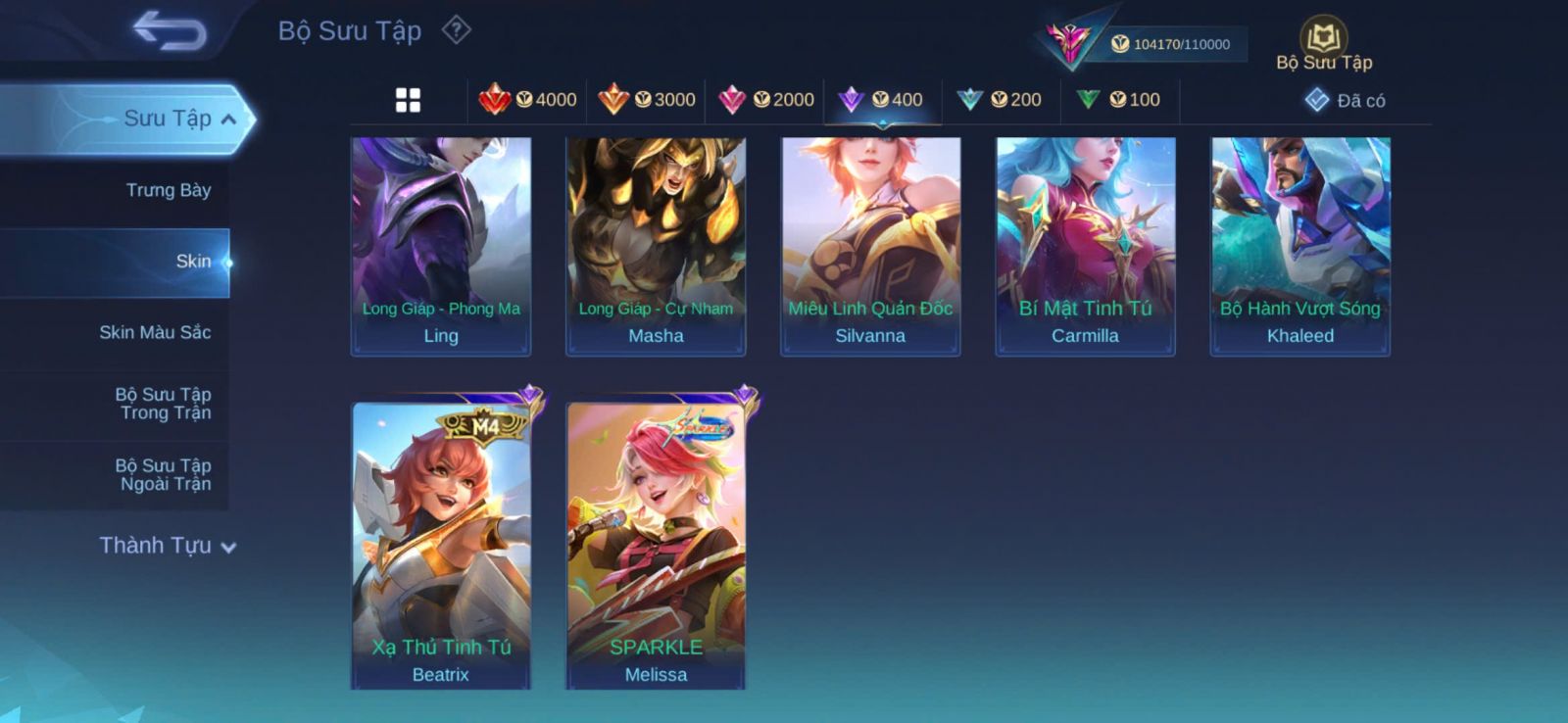Viewport: 1568px width, 723px height.
Task: Choose Beatrix's Xạ Thủ Tinh Tú skin card
Action: click(x=441, y=544)
